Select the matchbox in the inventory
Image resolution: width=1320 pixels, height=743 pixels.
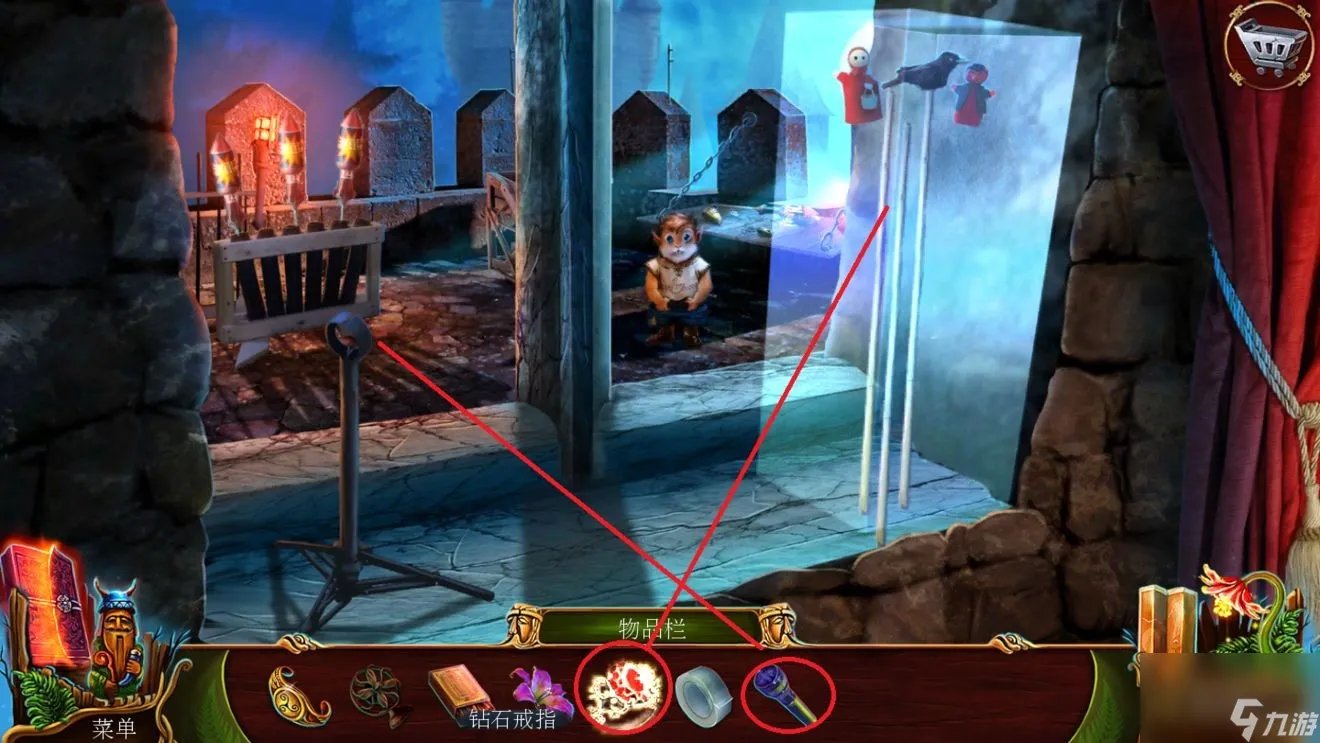pyautogui.click(x=457, y=686)
